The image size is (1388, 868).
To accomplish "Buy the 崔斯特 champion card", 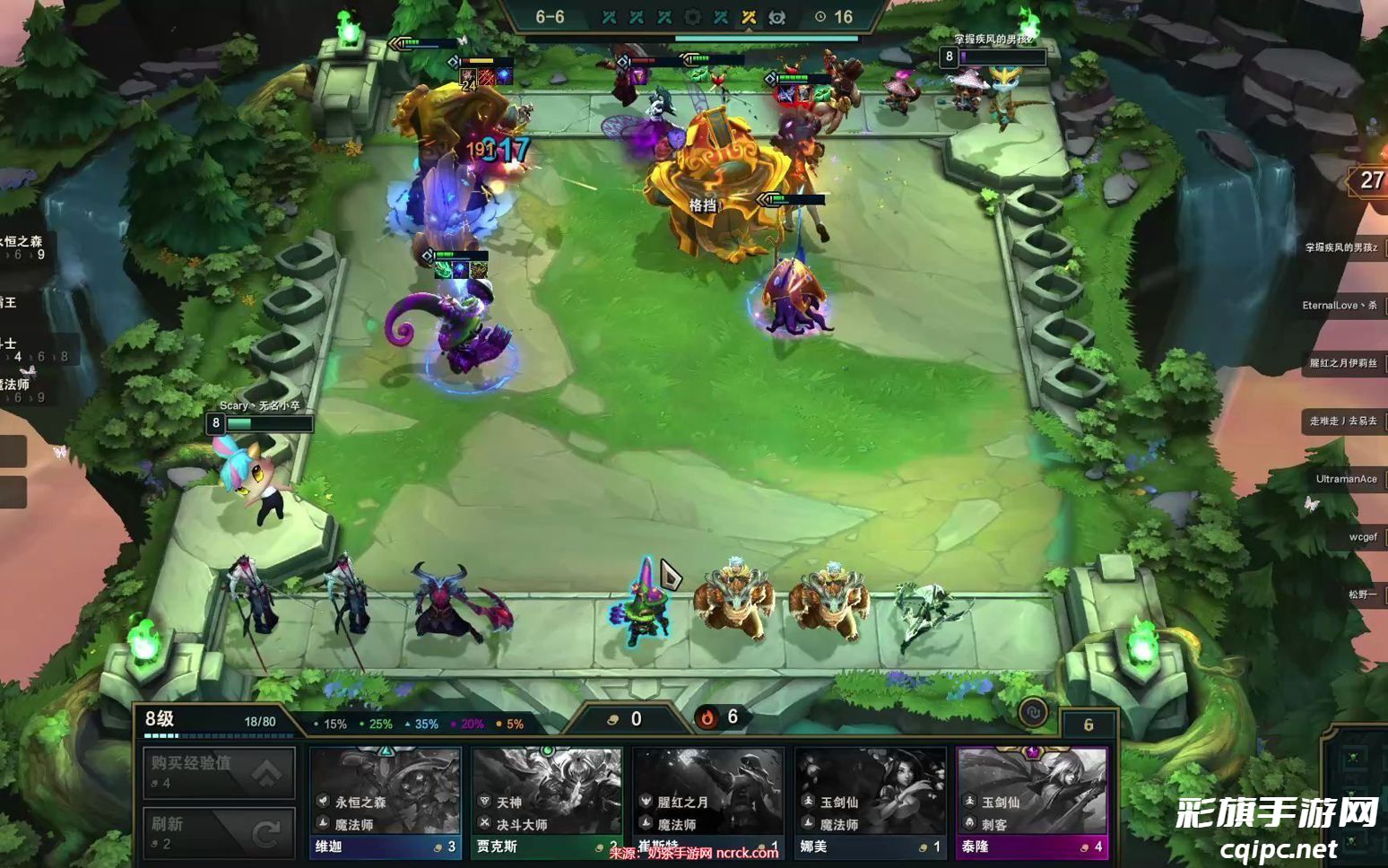I will [x=708, y=803].
